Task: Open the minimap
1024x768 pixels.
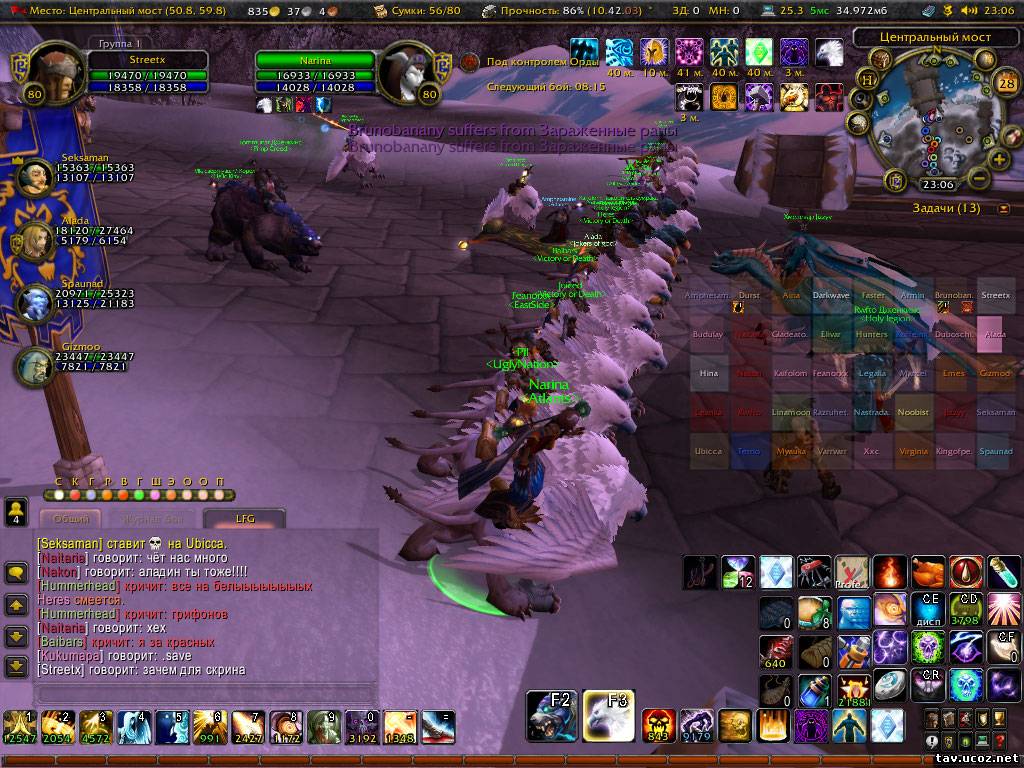Action: 930,120
